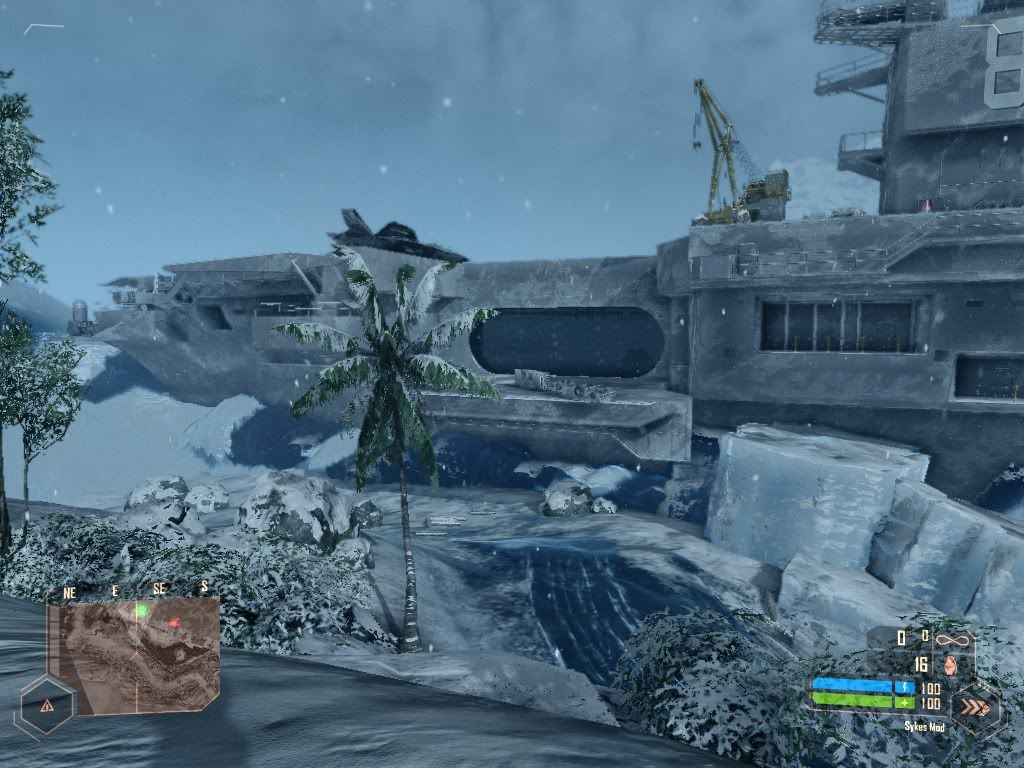The image size is (1024, 768).
Task: Open the terrain minimap
Action: pyautogui.click(x=136, y=655)
